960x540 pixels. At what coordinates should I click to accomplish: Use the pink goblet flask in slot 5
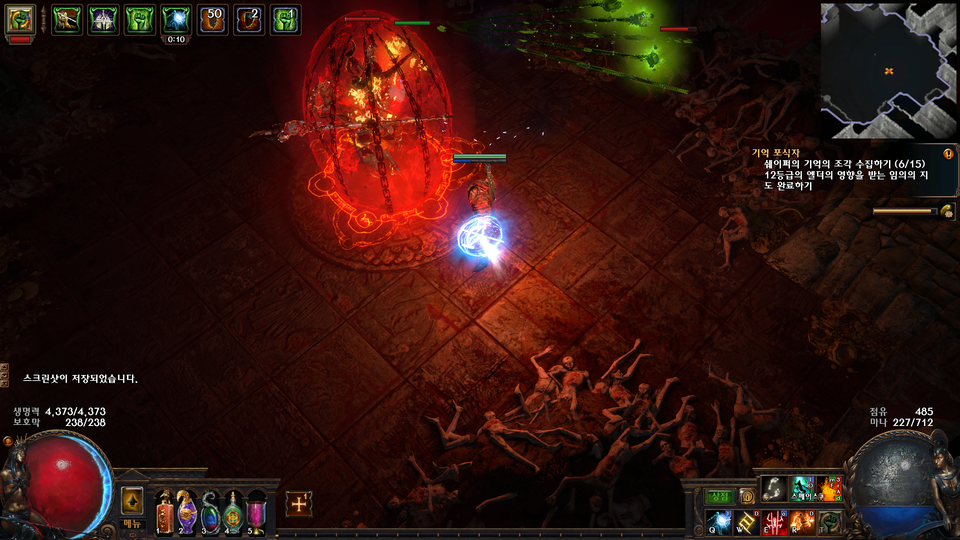click(257, 510)
